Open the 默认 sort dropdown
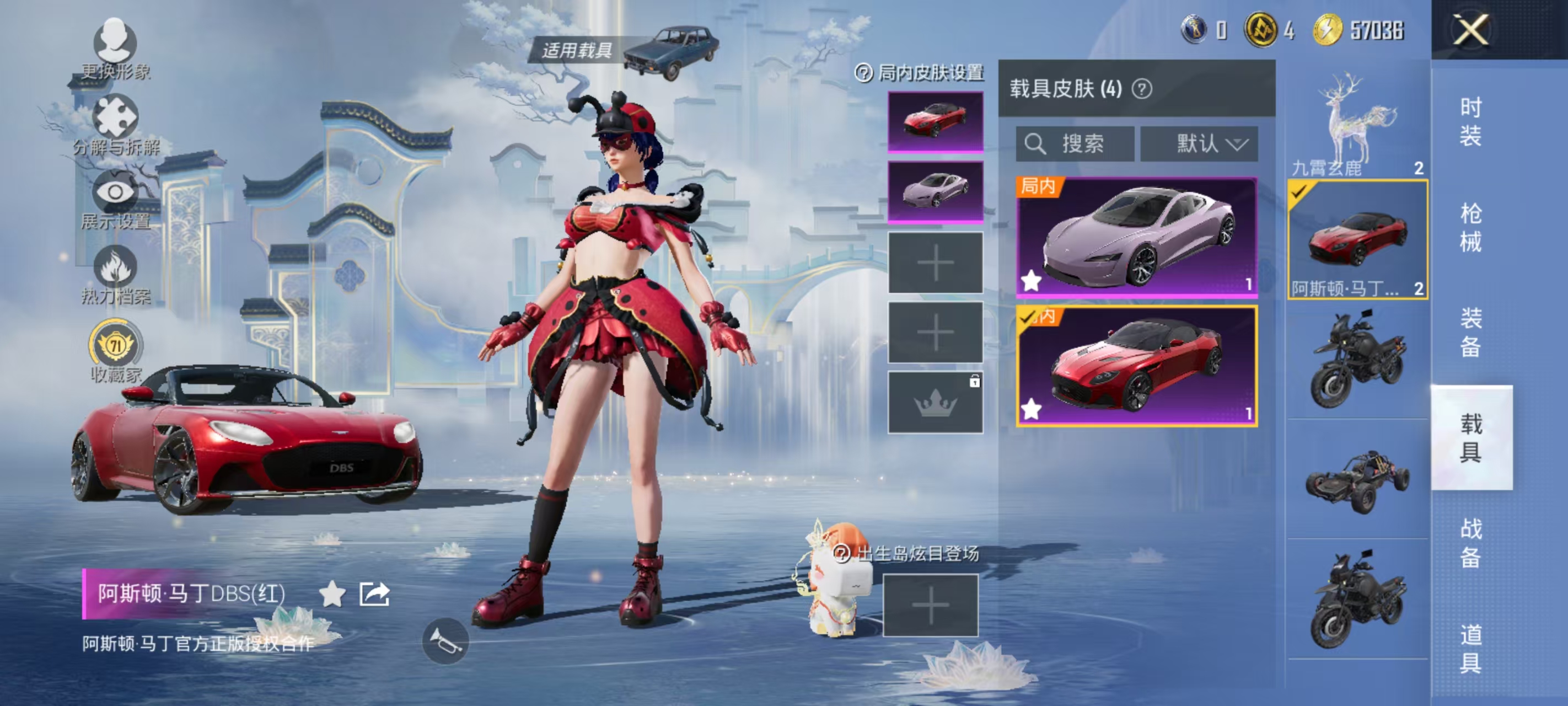 pos(1199,145)
